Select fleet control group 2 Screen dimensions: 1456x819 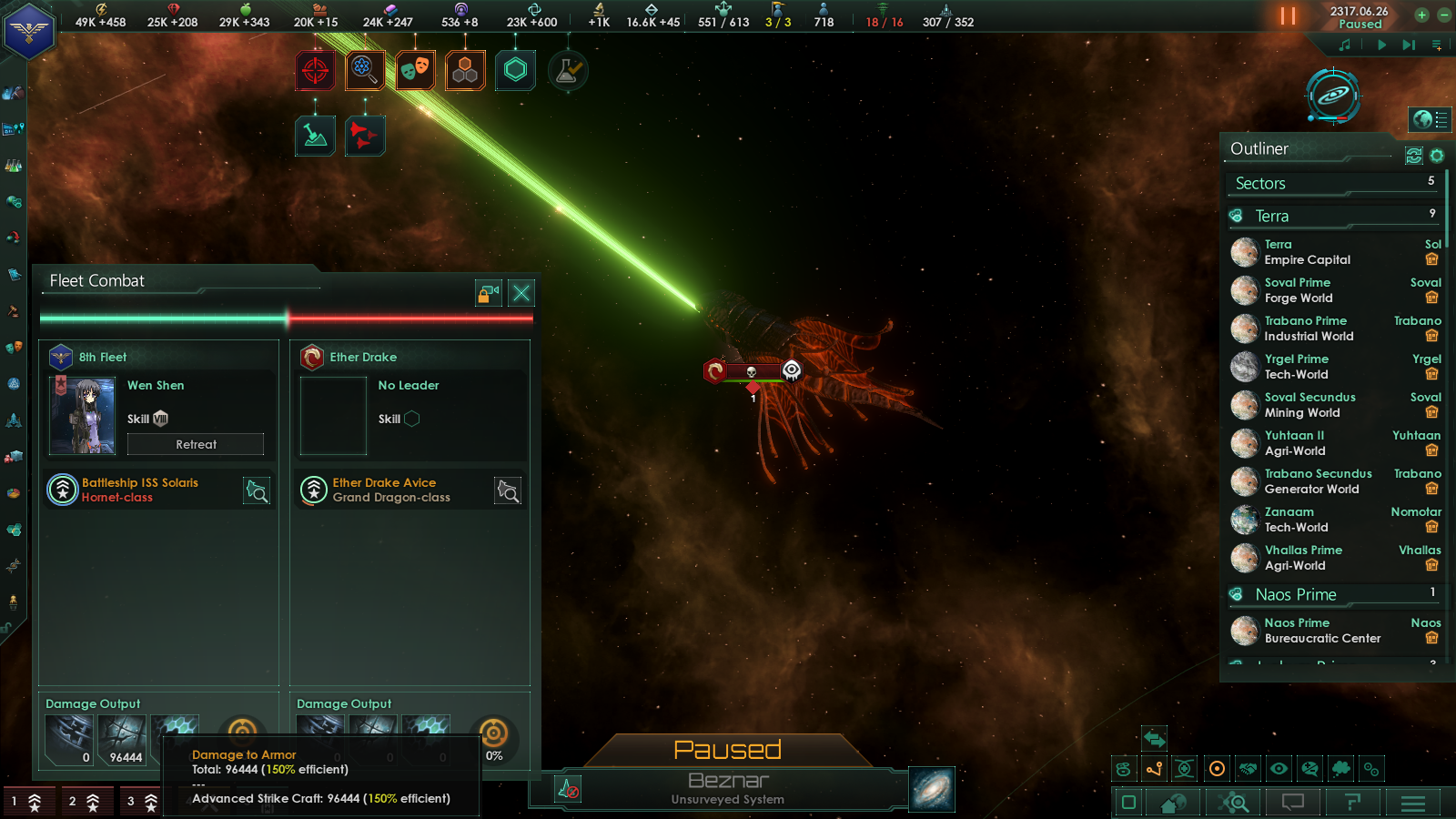85,802
